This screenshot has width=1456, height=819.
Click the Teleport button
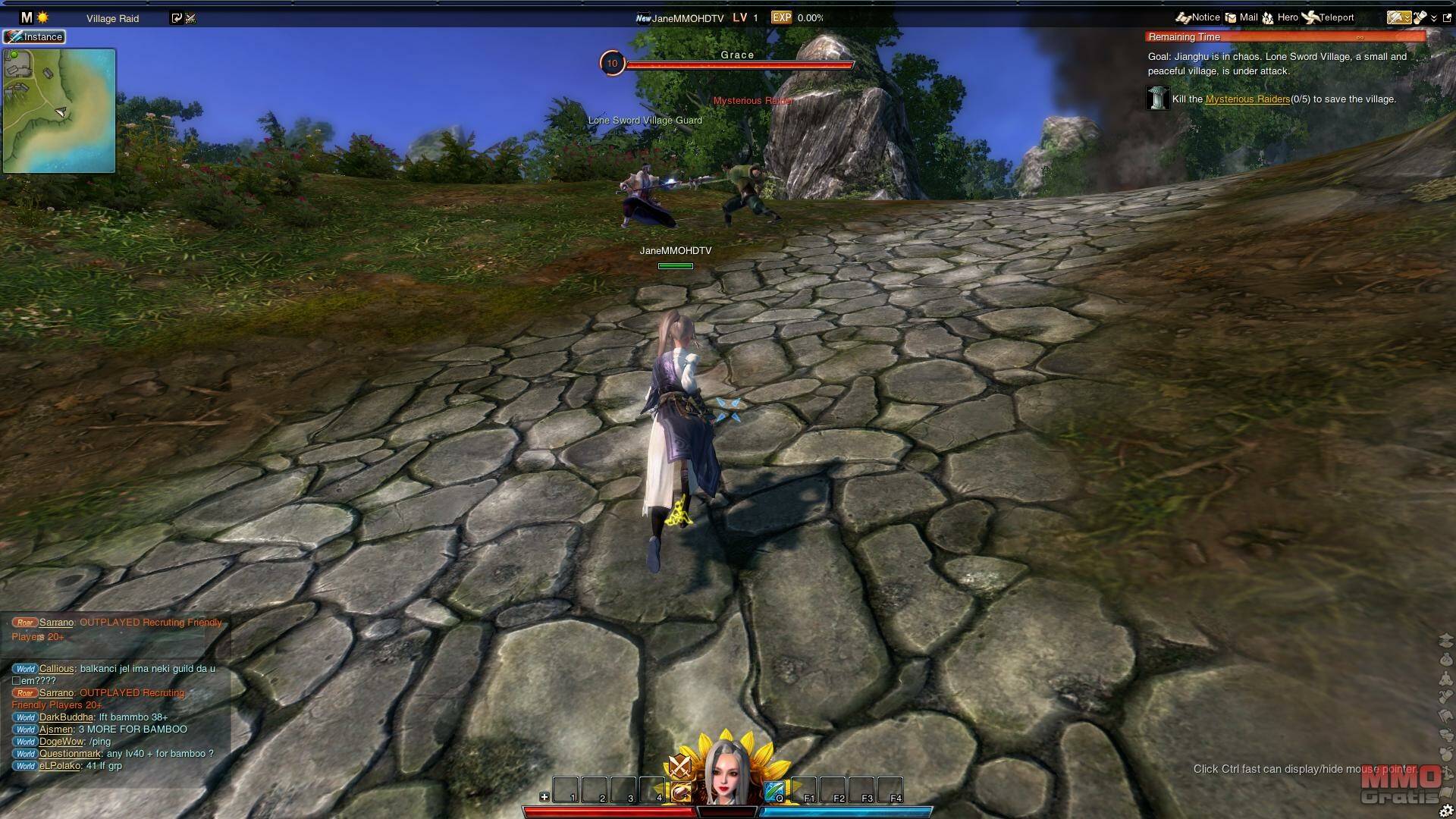tap(1328, 17)
